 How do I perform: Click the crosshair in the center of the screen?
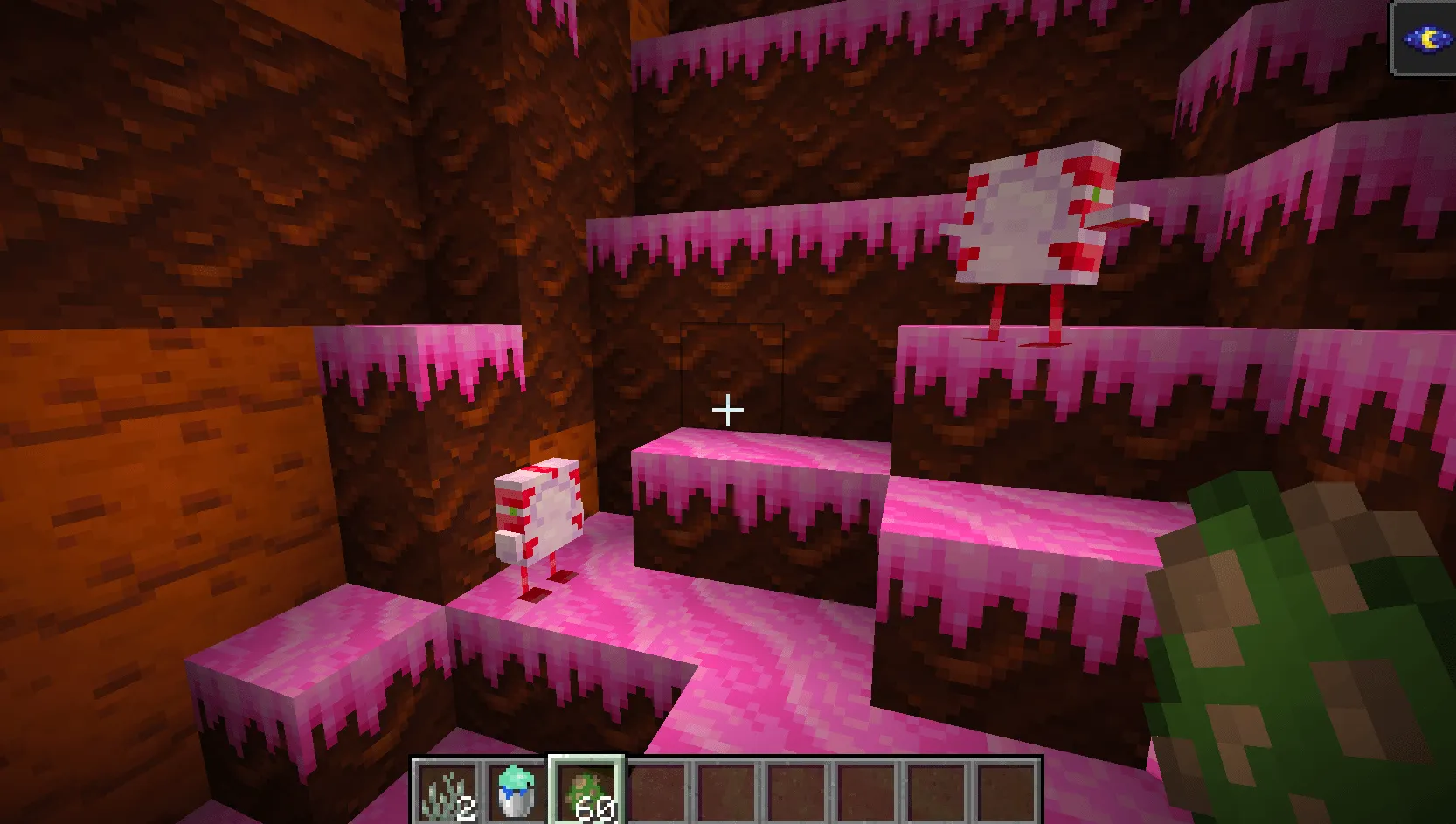point(728,409)
